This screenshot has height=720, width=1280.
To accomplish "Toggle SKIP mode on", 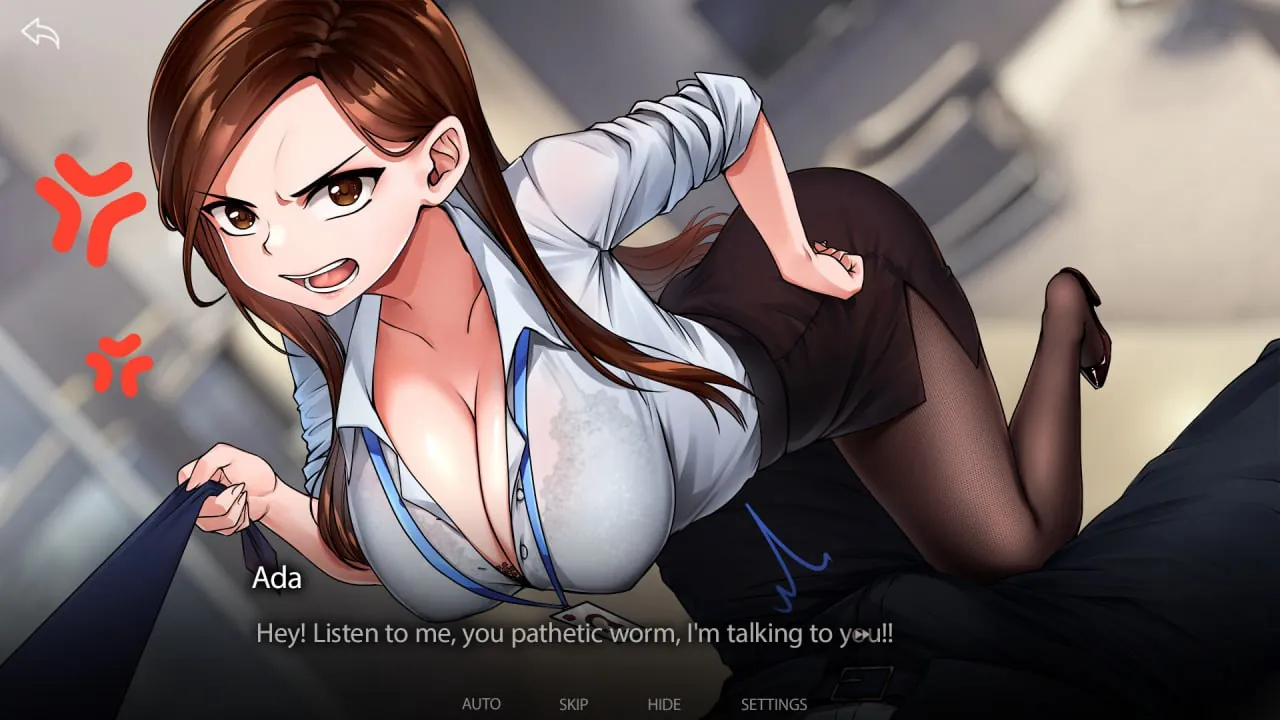I will coord(573,704).
